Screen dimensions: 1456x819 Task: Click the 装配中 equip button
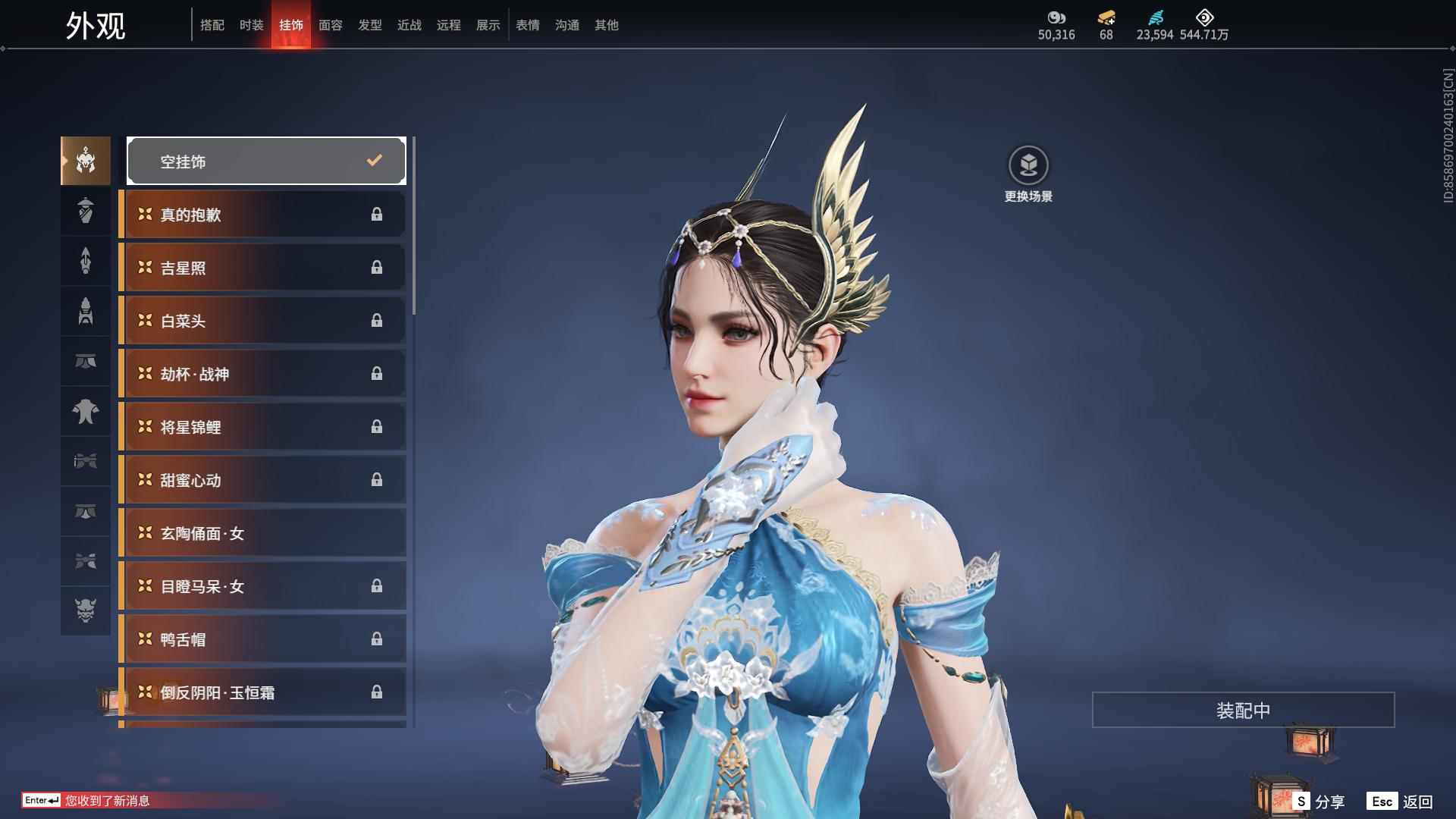pos(1243,710)
